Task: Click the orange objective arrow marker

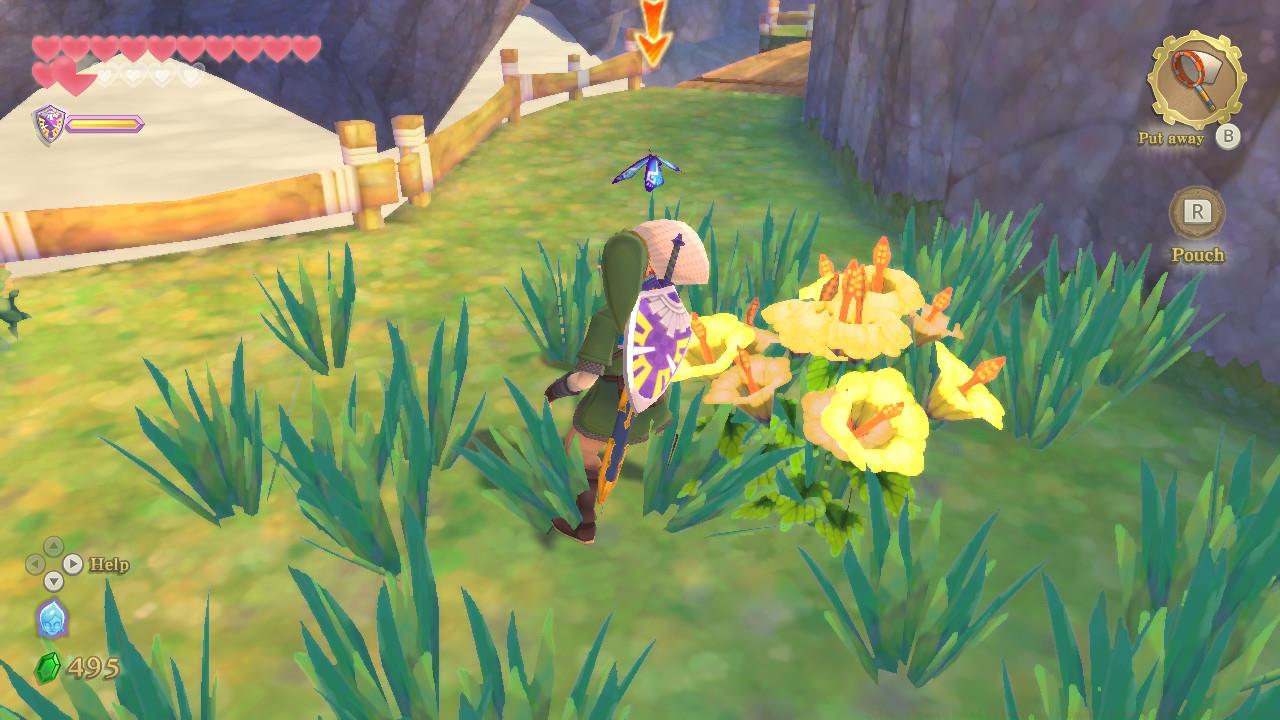Action: point(657,25)
